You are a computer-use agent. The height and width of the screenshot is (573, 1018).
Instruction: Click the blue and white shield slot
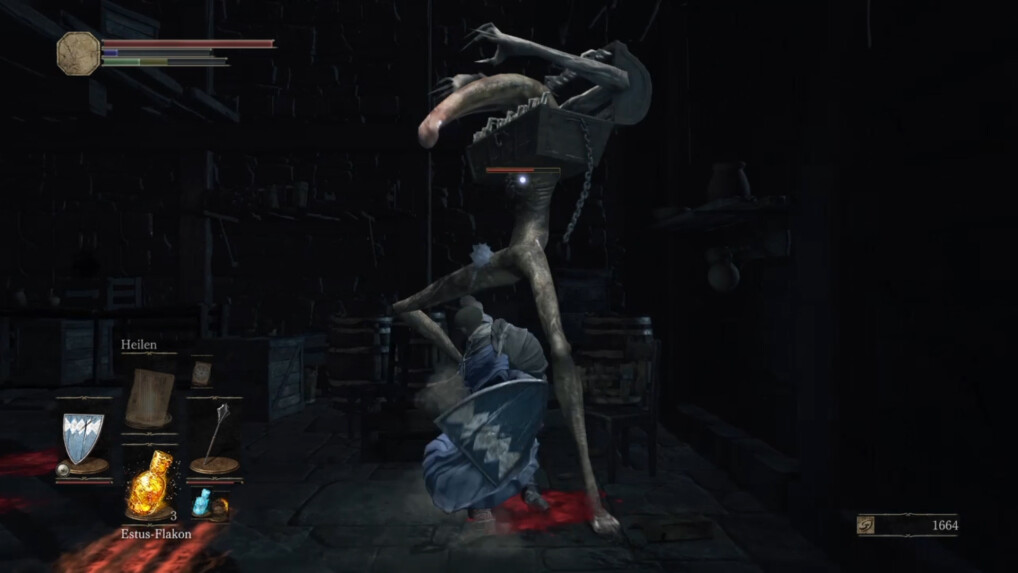point(81,441)
